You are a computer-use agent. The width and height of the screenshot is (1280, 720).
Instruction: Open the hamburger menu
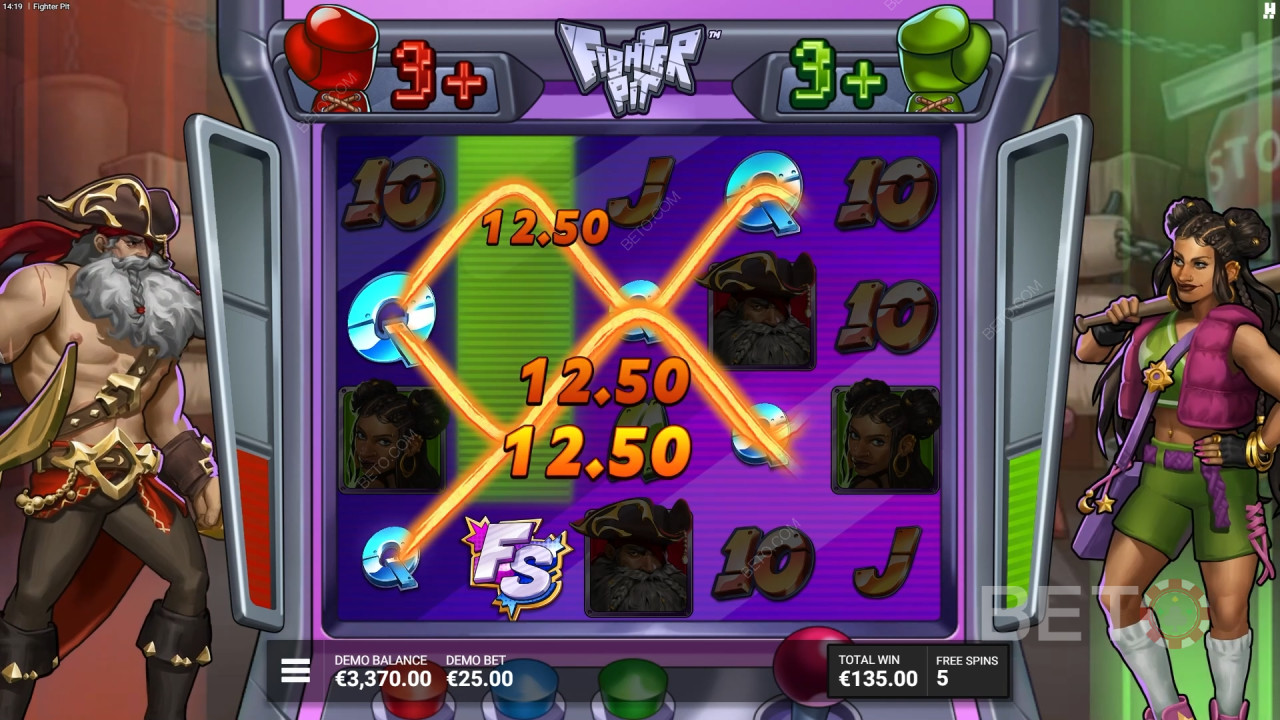tap(295, 670)
